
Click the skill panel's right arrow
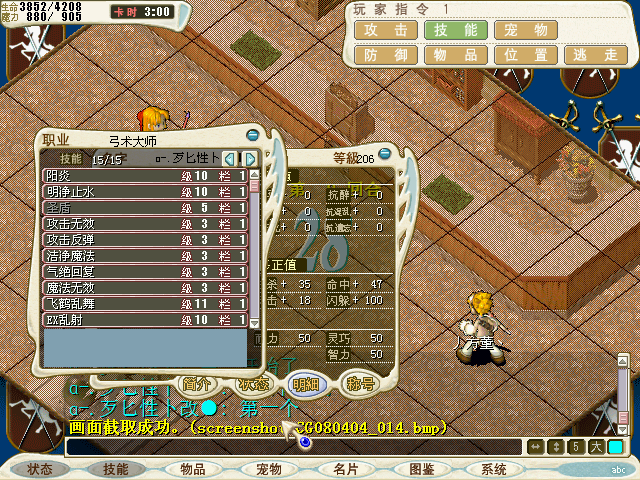coord(250,159)
